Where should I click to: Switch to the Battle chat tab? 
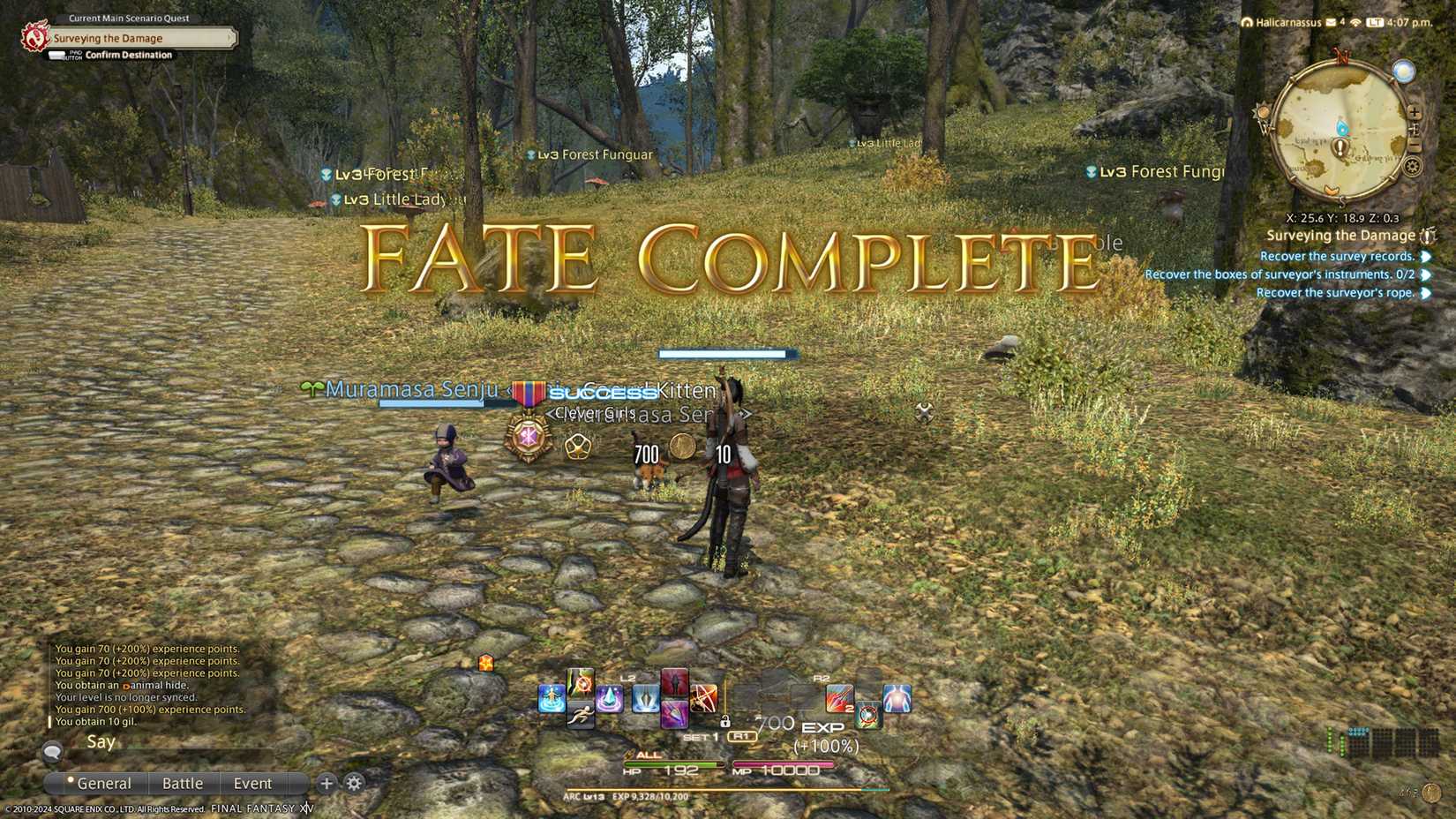(x=183, y=783)
